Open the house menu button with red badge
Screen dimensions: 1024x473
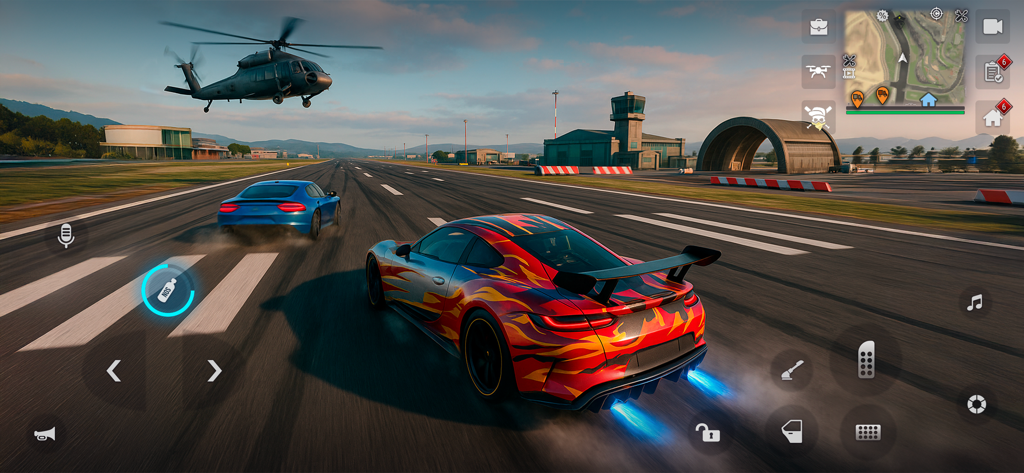point(992,117)
